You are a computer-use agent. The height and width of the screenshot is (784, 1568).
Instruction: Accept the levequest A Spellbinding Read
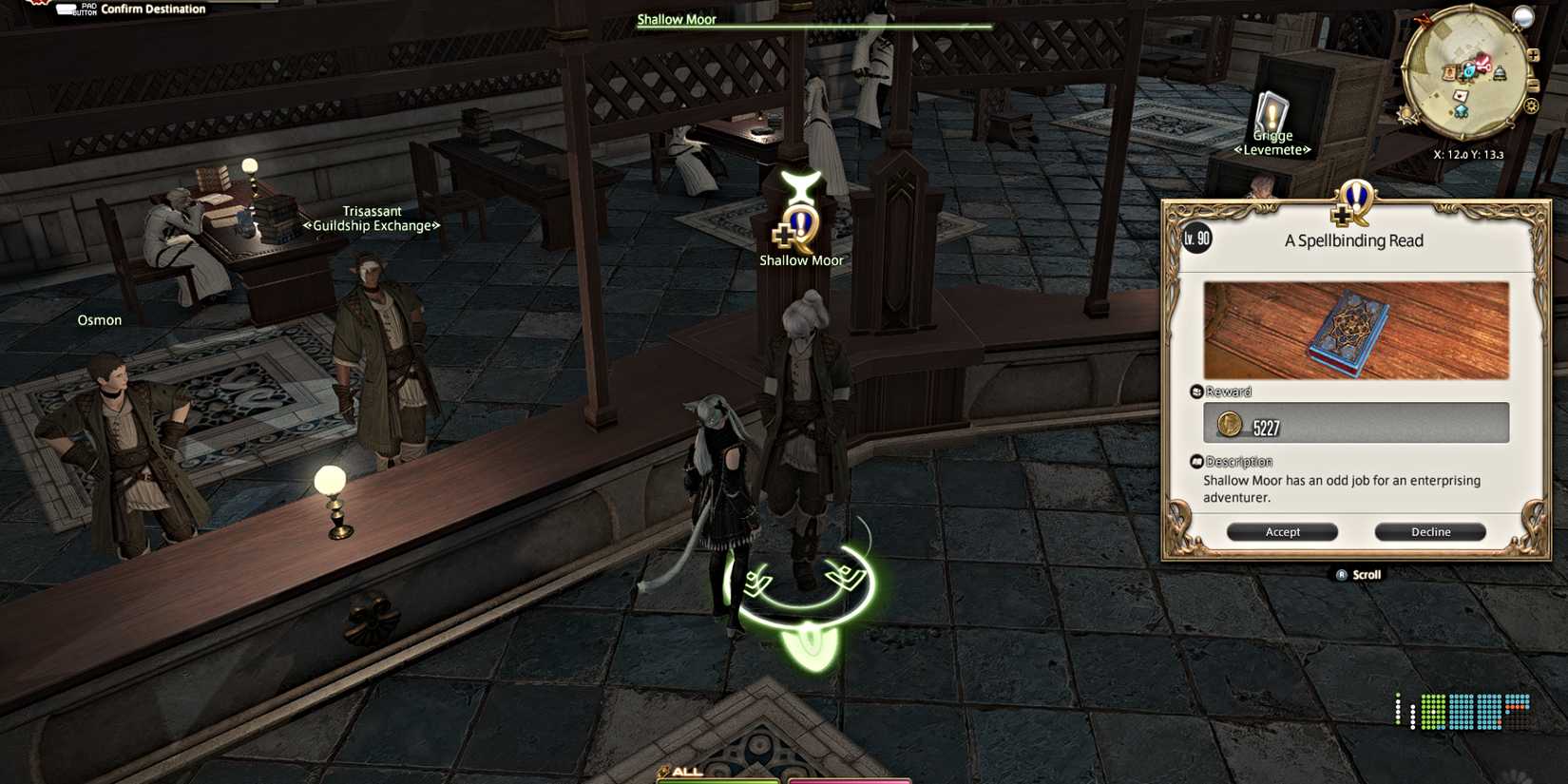tap(1282, 531)
